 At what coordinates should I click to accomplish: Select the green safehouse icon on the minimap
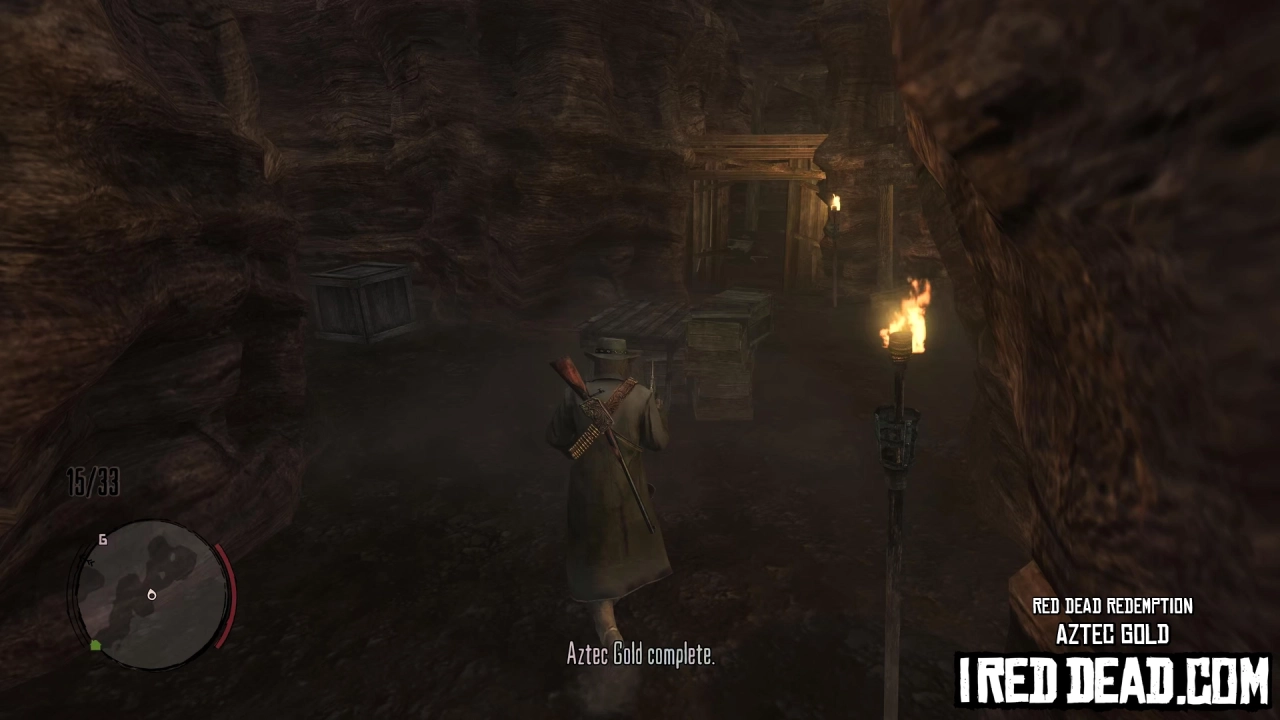pyautogui.click(x=95, y=646)
